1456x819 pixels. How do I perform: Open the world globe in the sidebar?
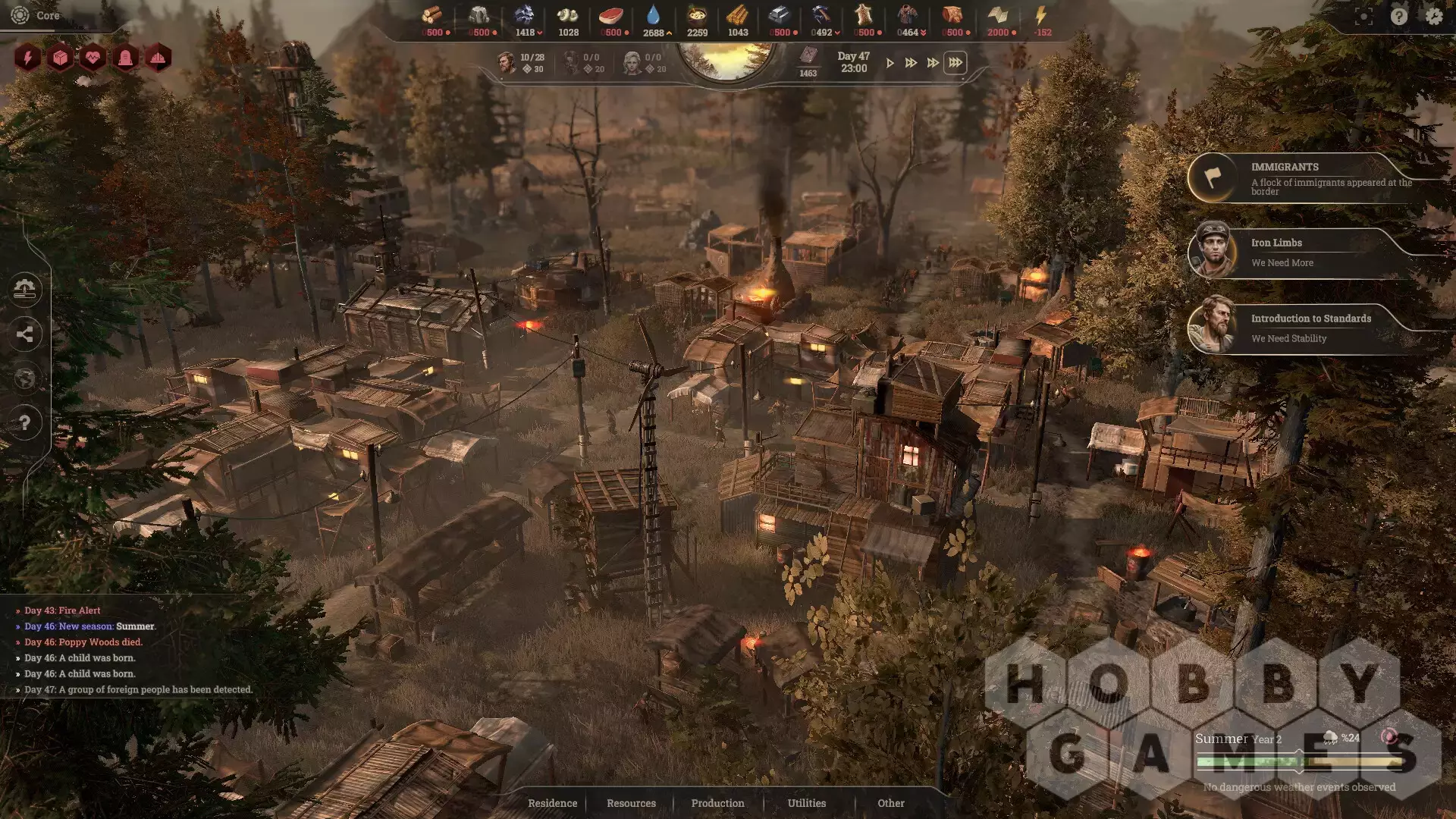point(25,378)
